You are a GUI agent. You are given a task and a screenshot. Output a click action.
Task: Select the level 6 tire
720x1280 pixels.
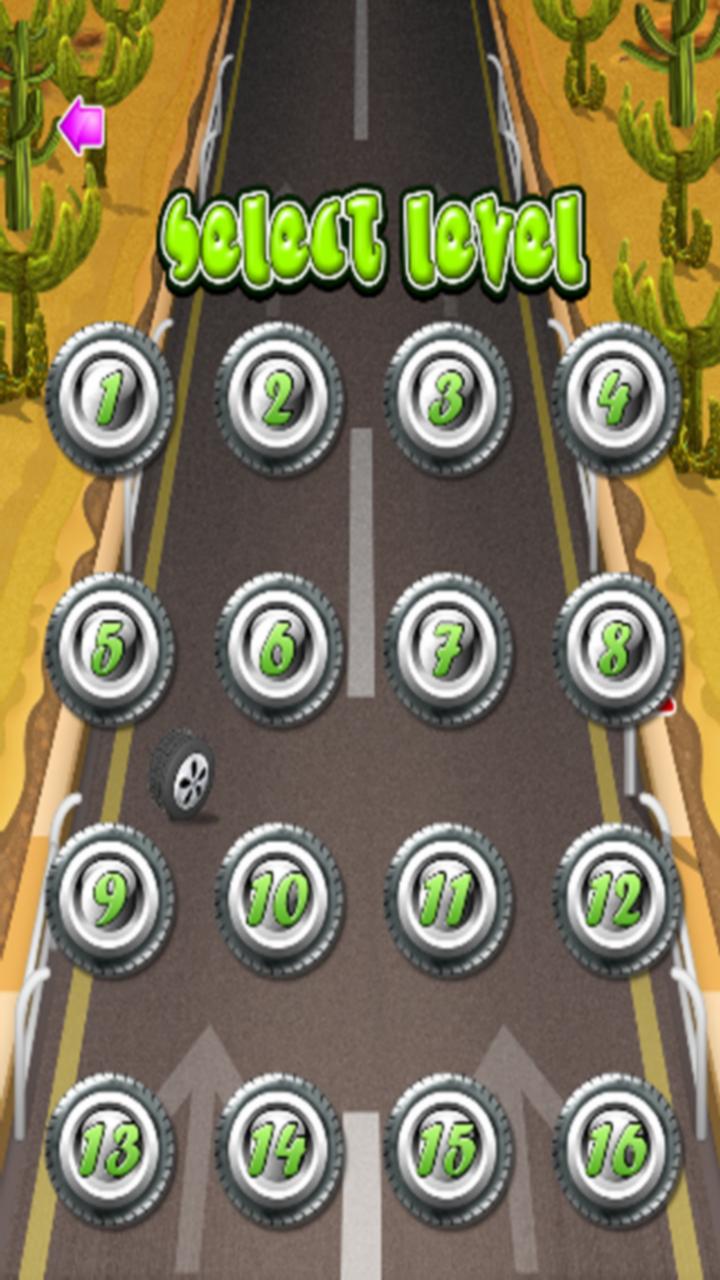[279, 649]
